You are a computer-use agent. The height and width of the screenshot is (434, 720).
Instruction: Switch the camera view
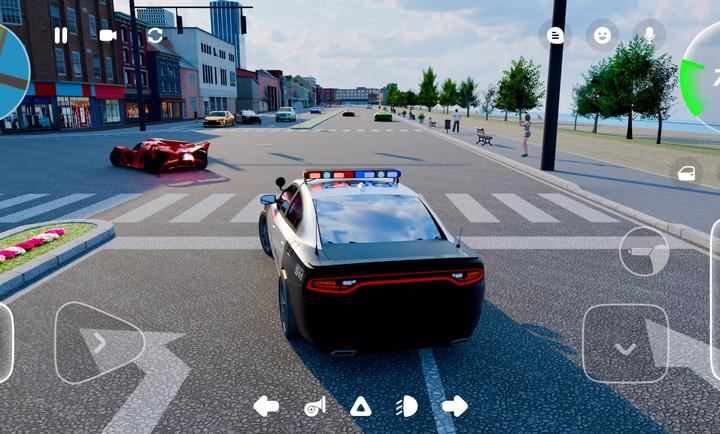[107, 35]
